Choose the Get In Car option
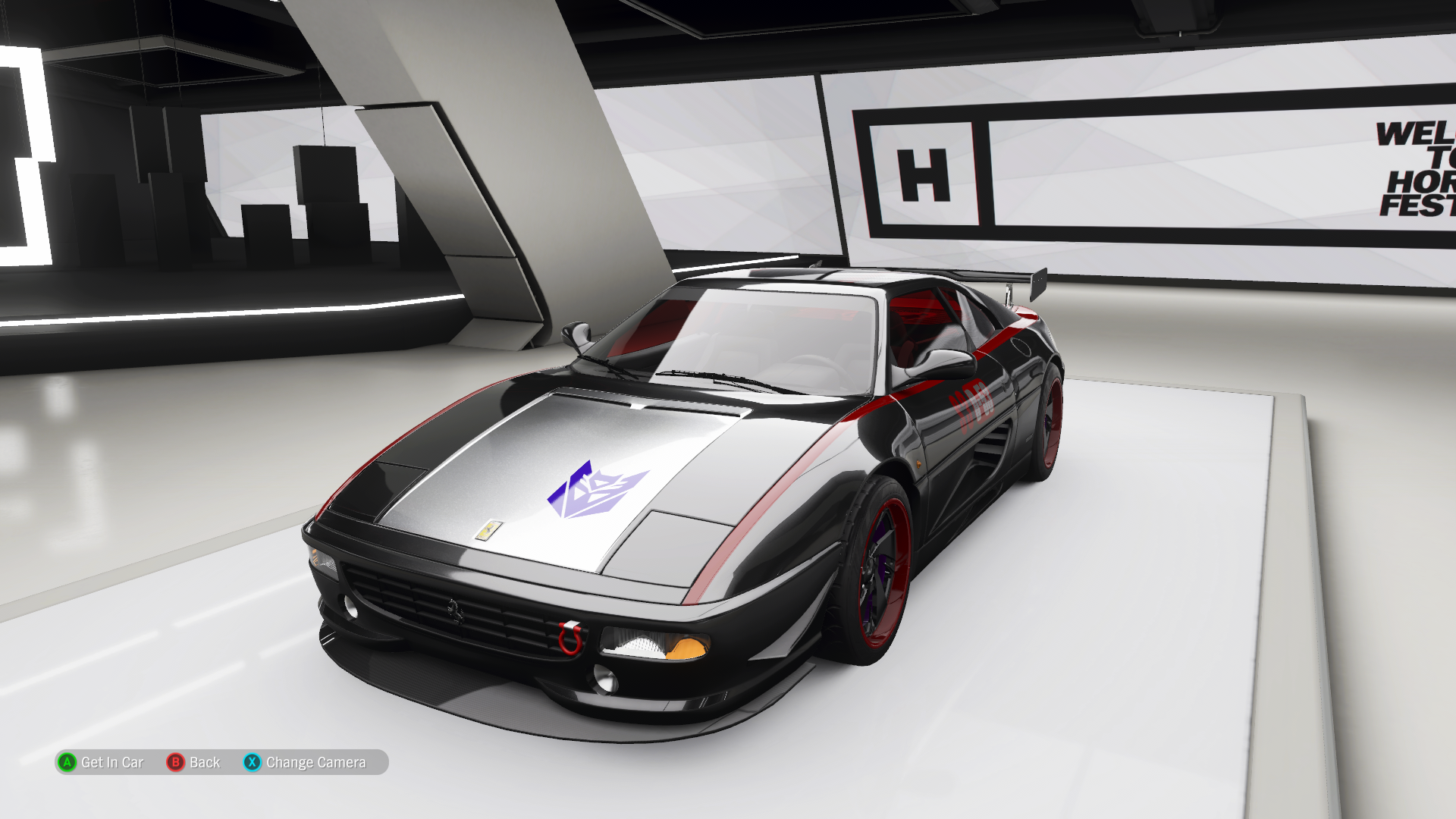 [x=101, y=762]
